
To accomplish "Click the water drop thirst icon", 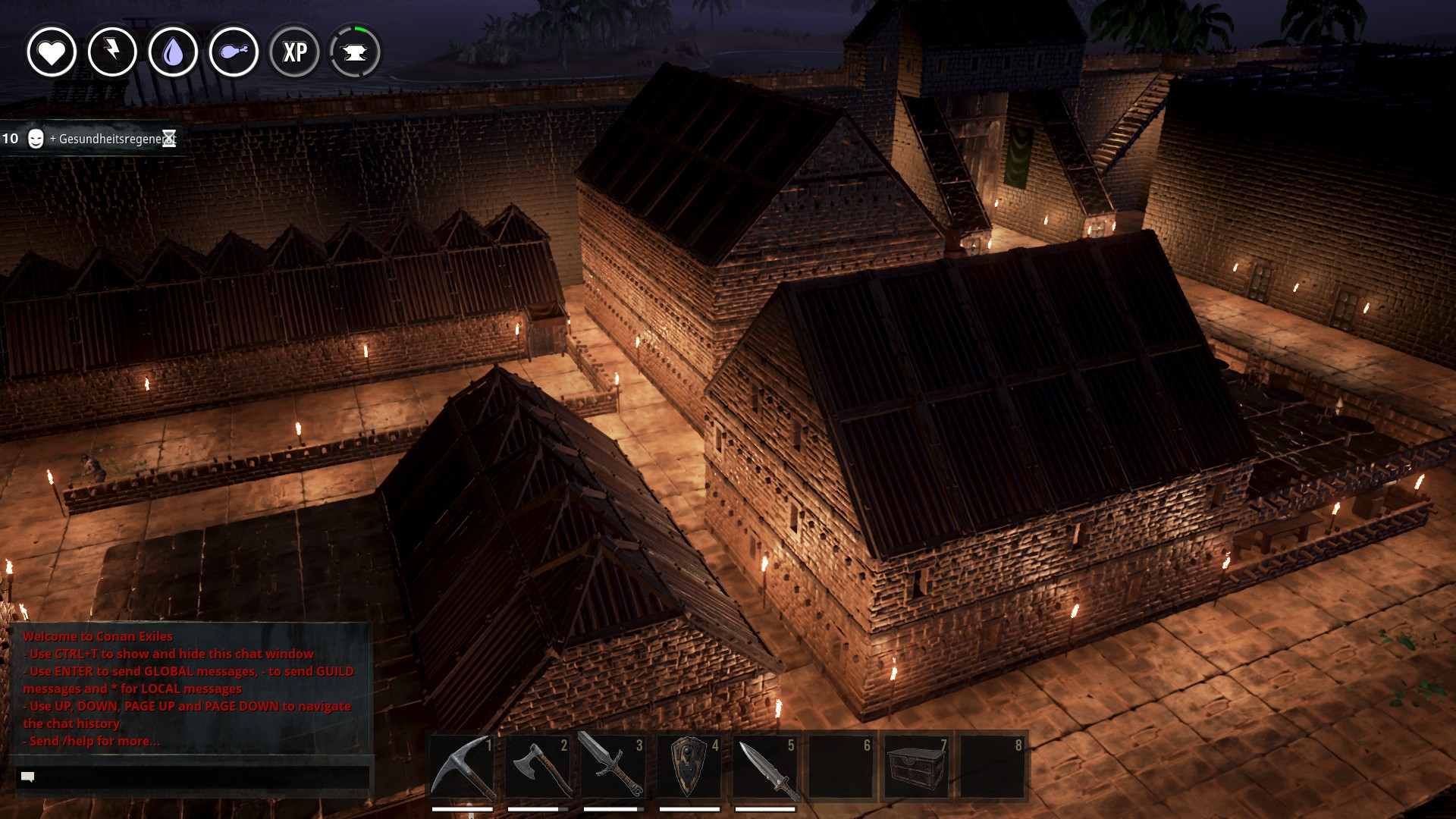I will pos(173,52).
